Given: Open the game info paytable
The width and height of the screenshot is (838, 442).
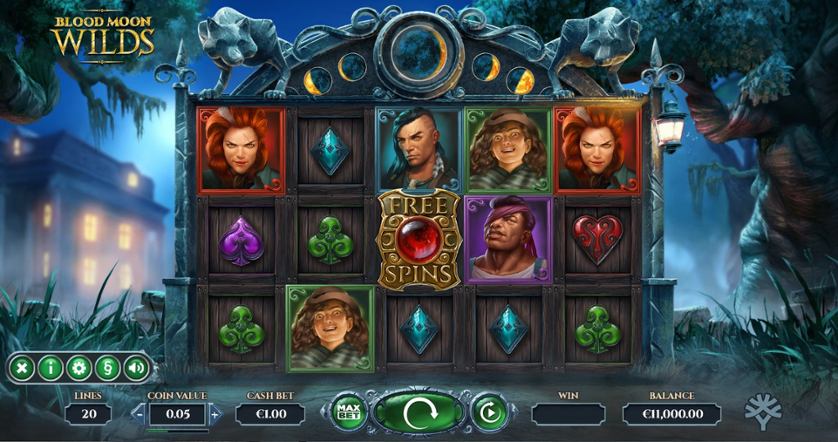Looking at the screenshot, I should [49, 368].
